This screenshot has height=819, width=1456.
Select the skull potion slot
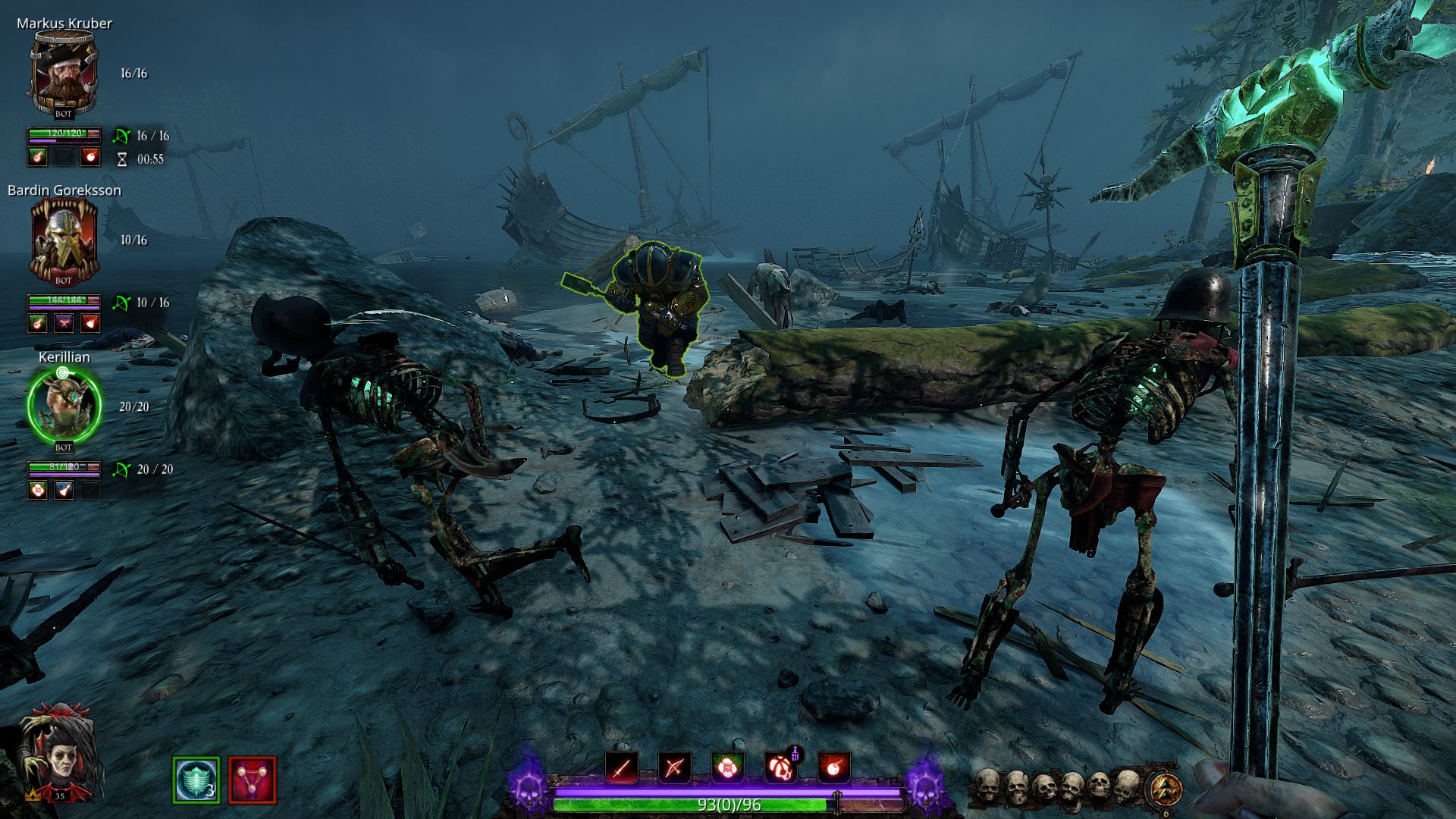(x=780, y=768)
